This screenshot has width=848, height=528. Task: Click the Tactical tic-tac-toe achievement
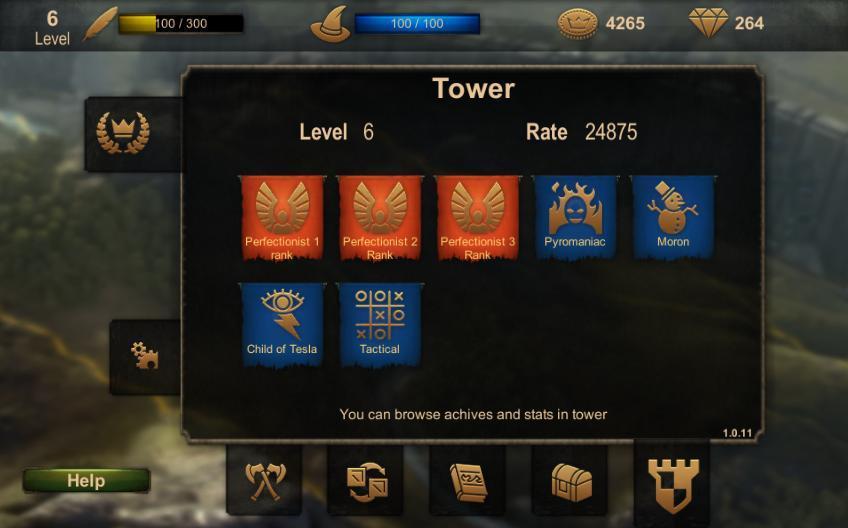380,324
